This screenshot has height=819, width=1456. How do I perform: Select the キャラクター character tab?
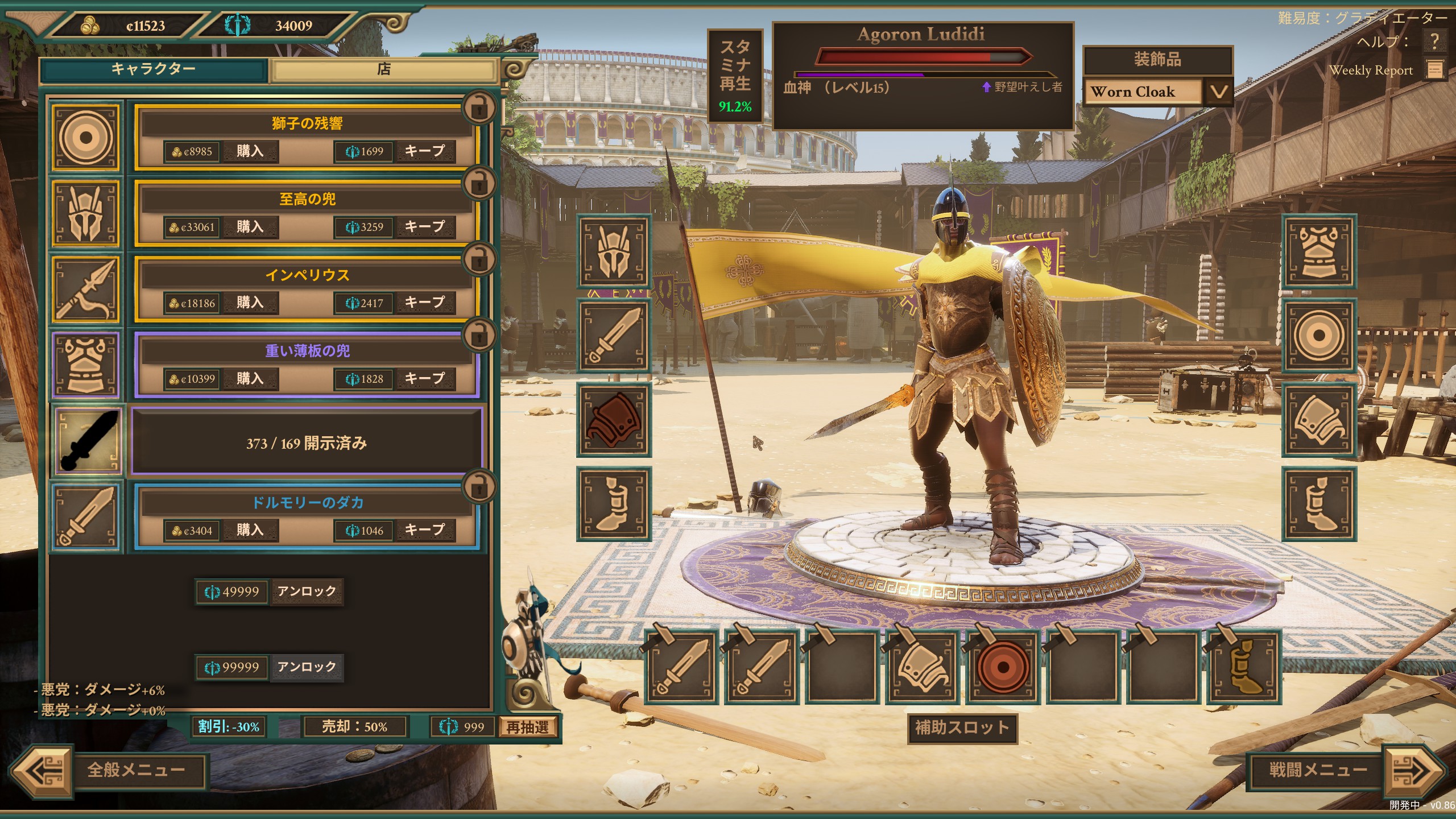point(153,70)
